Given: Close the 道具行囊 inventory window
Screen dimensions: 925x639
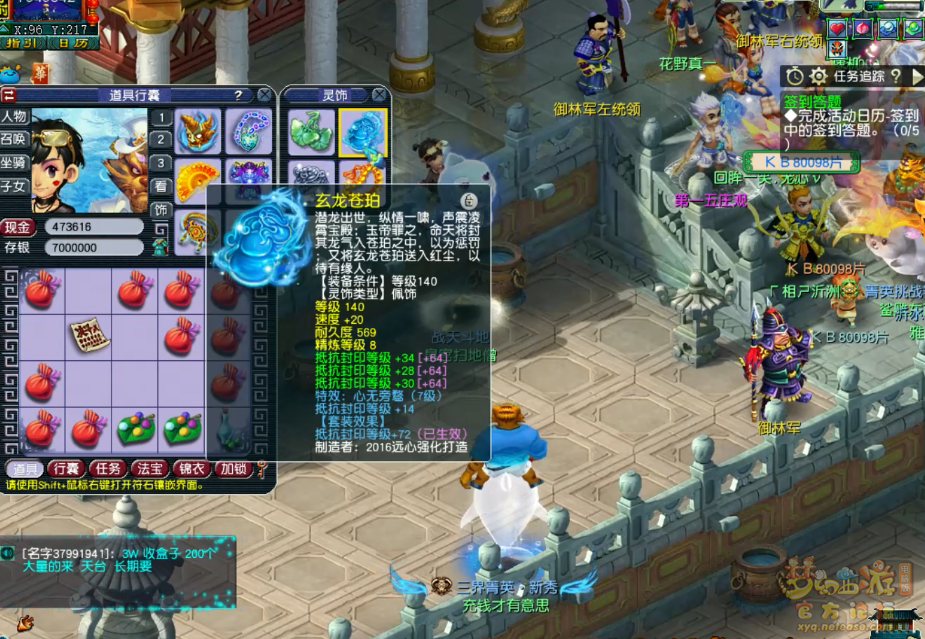Looking at the screenshot, I should [264, 95].
